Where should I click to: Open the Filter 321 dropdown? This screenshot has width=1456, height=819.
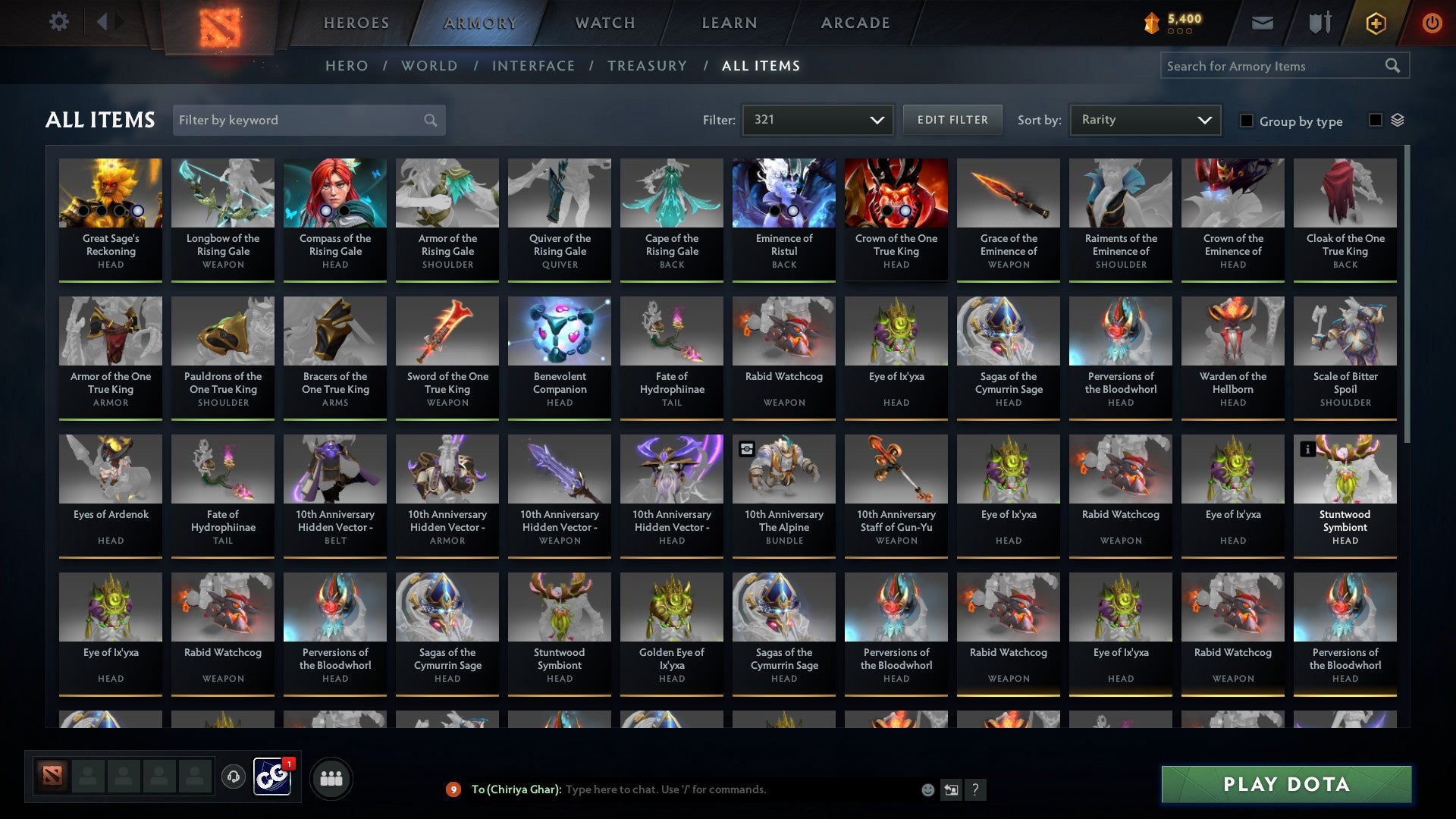[817, 119]
